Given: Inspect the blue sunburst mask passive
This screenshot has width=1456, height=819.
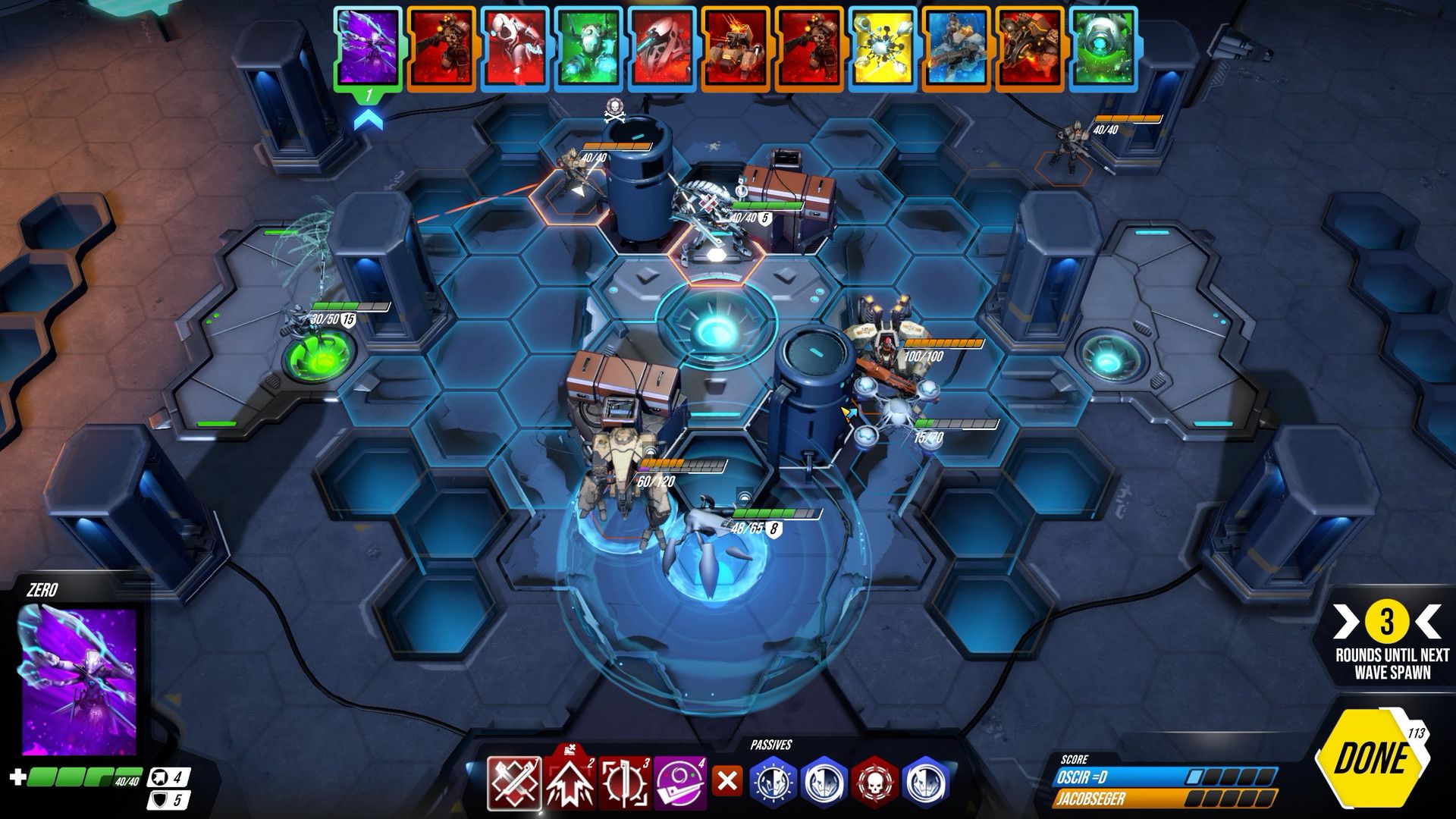Looking at the screenshot, I should click(x=774, y=782).
